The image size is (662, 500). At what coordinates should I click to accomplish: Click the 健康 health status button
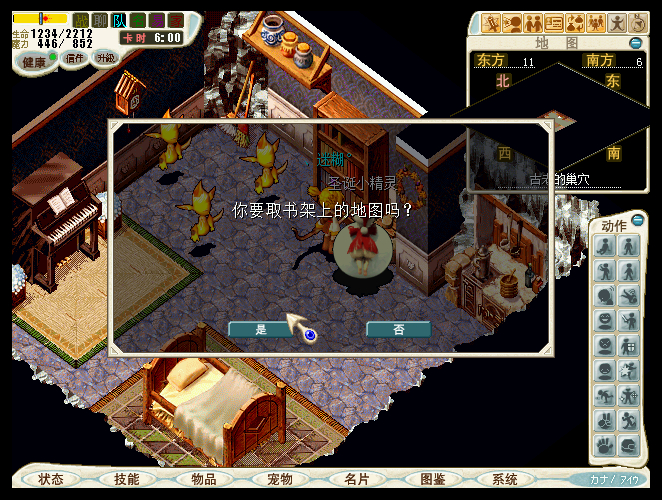(x=35, y=60)
